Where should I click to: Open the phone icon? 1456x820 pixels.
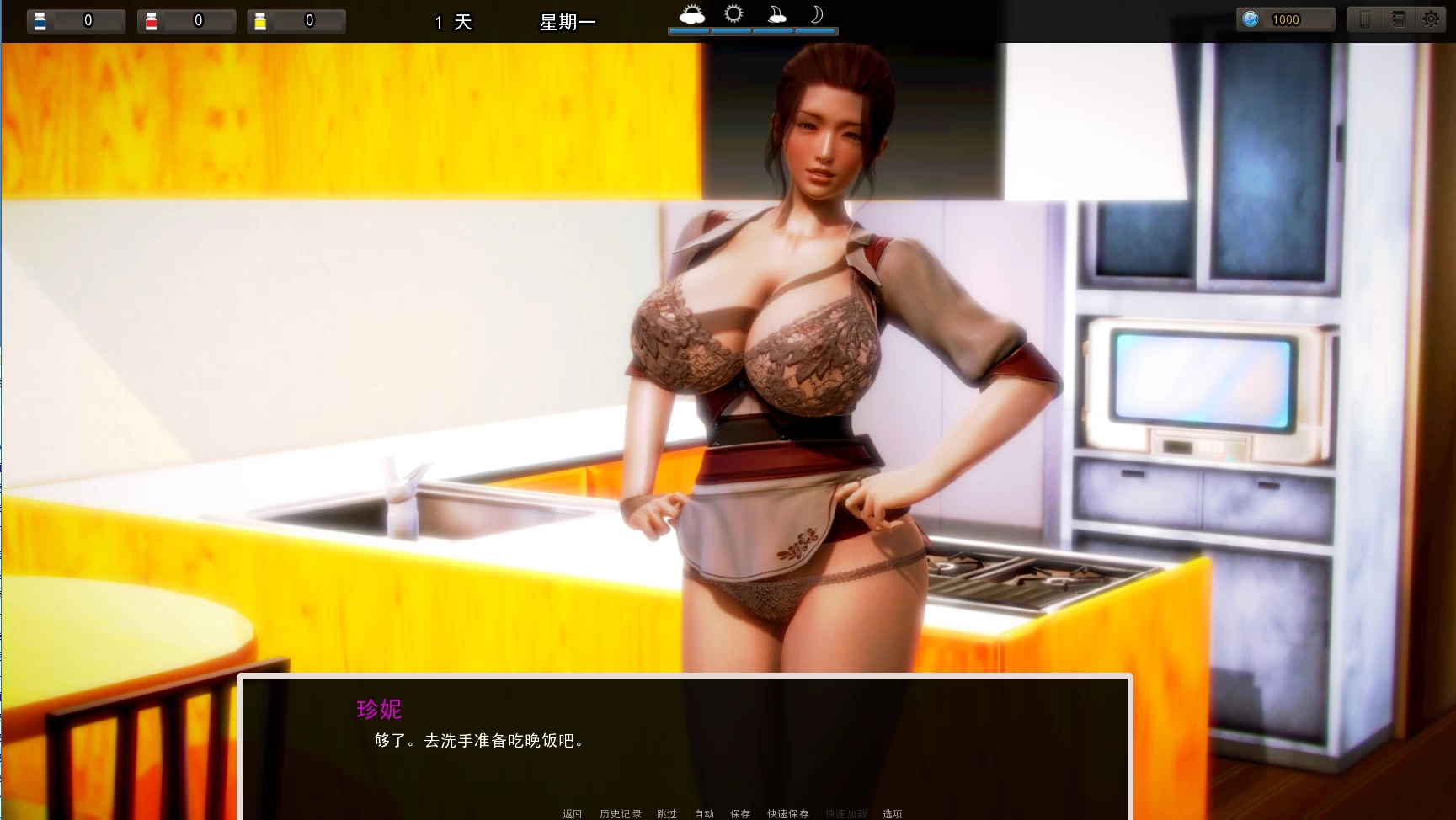(x=1365, y=19)
